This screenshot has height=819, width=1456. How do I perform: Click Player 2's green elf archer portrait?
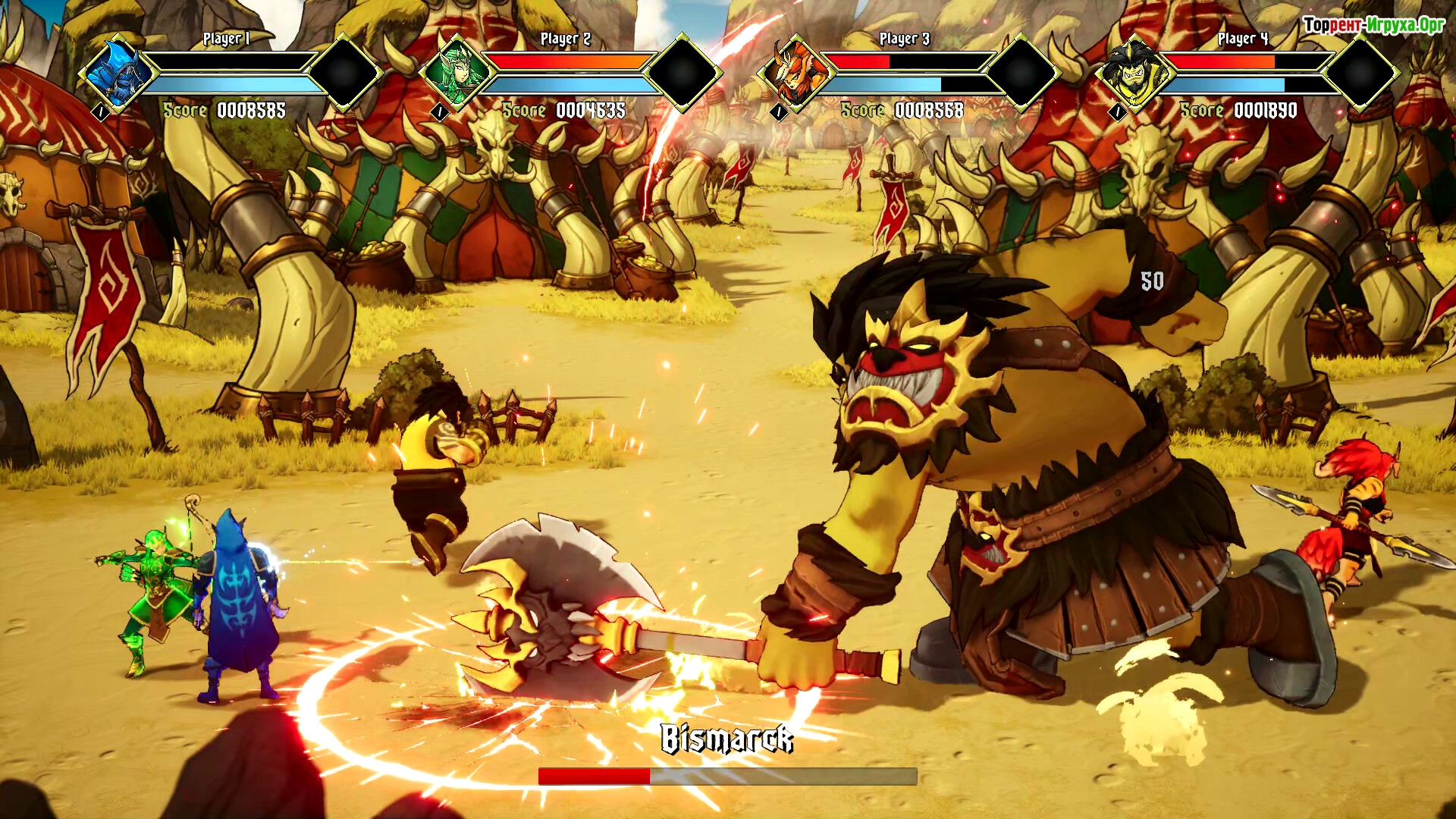click(457, 74)
